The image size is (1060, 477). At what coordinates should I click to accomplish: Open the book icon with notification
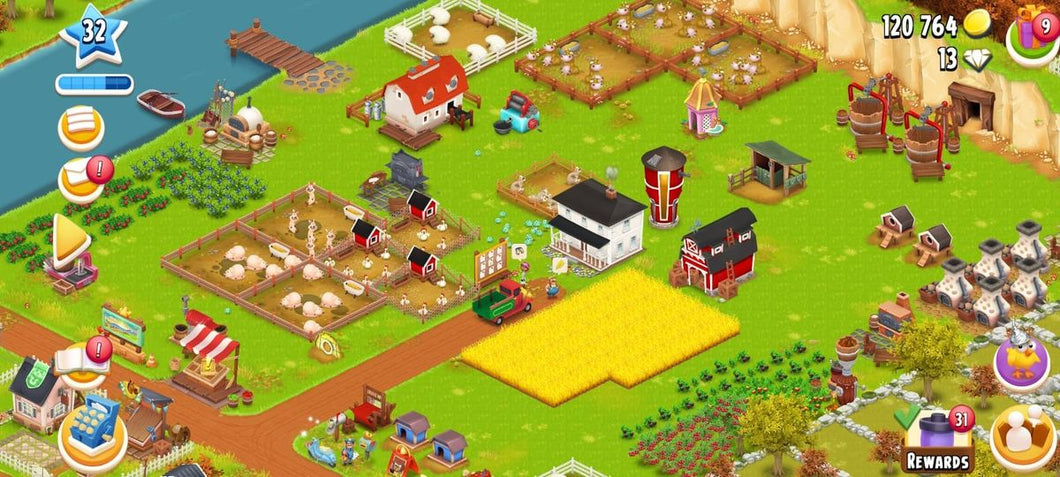(81, 360)
